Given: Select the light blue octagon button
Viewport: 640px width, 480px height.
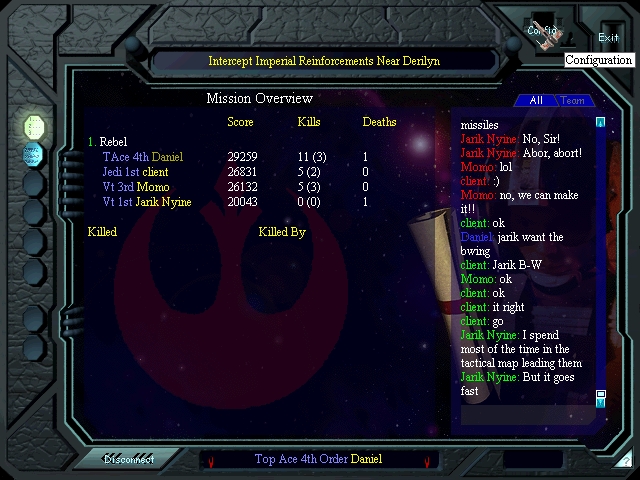Looking at the screenshot, I should 34,154.
